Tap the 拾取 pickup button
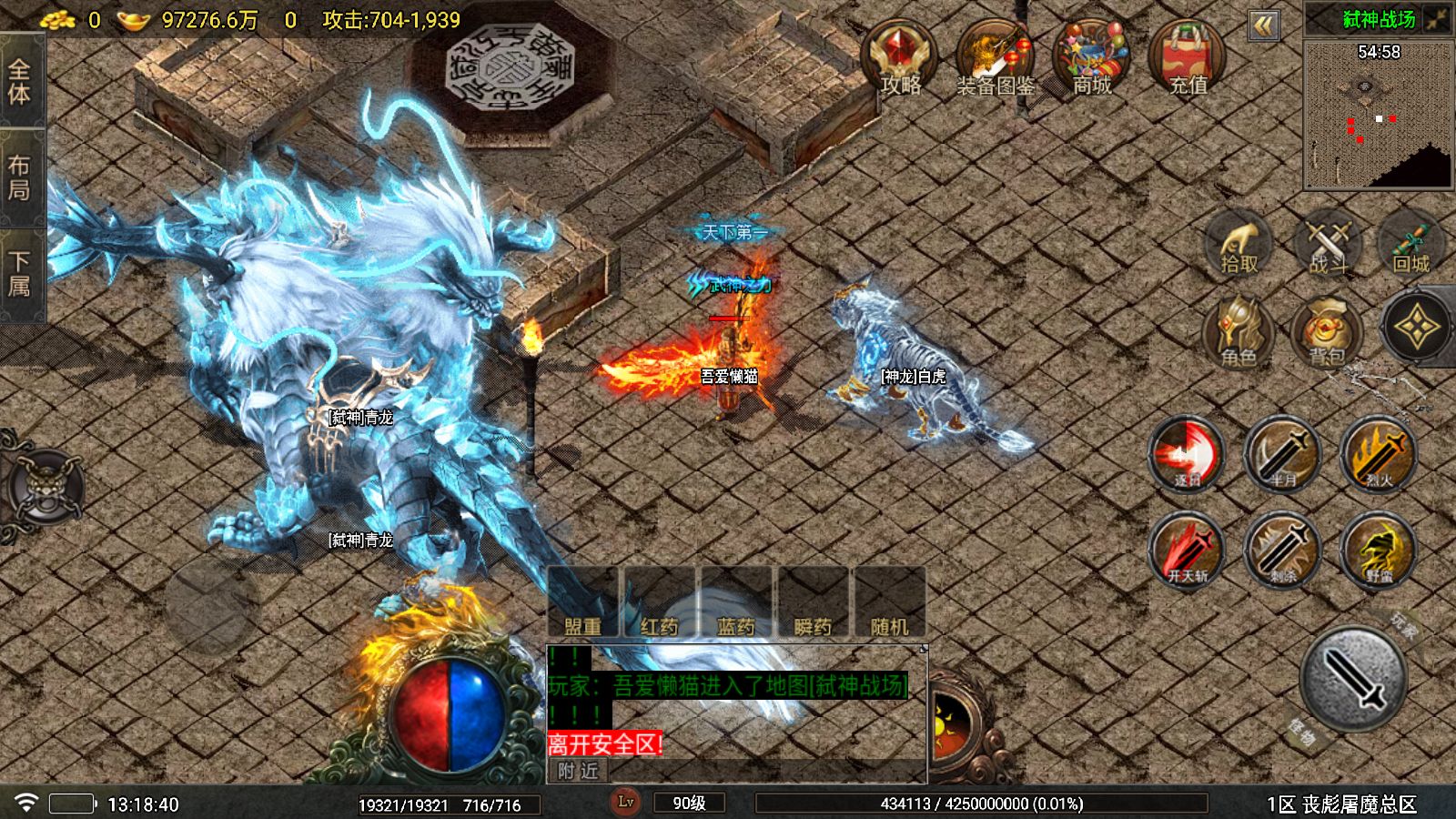The image size is (1456, 819). click(1239, 244)
